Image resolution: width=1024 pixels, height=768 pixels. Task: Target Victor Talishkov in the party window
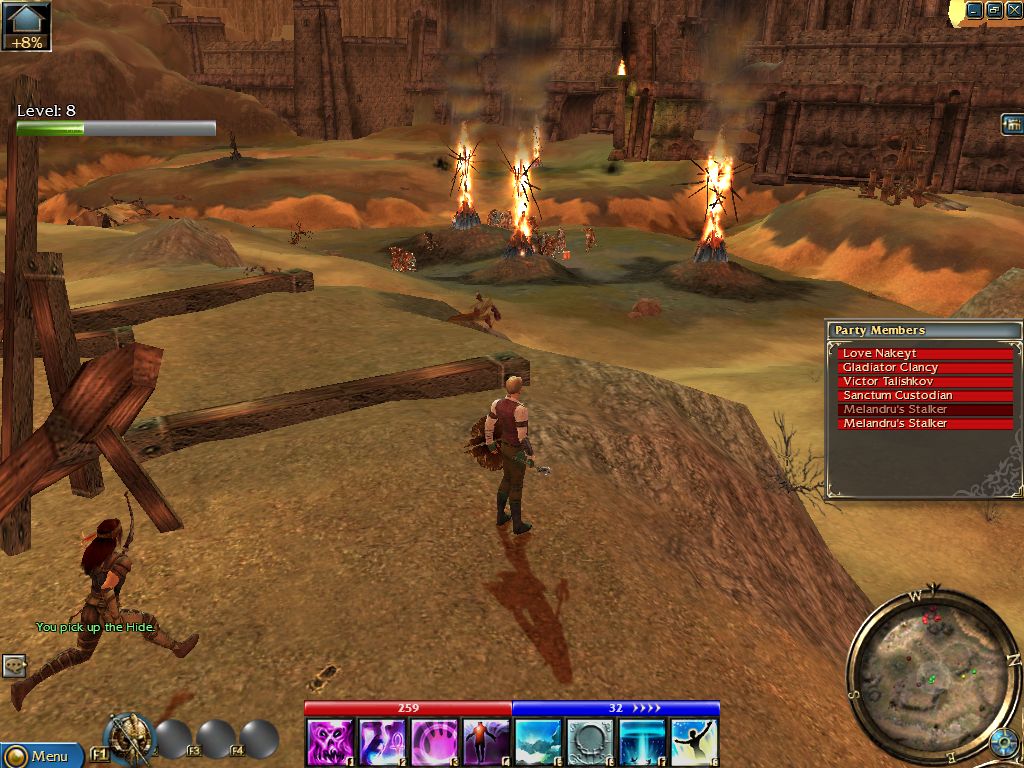click(x=926, y=381)
